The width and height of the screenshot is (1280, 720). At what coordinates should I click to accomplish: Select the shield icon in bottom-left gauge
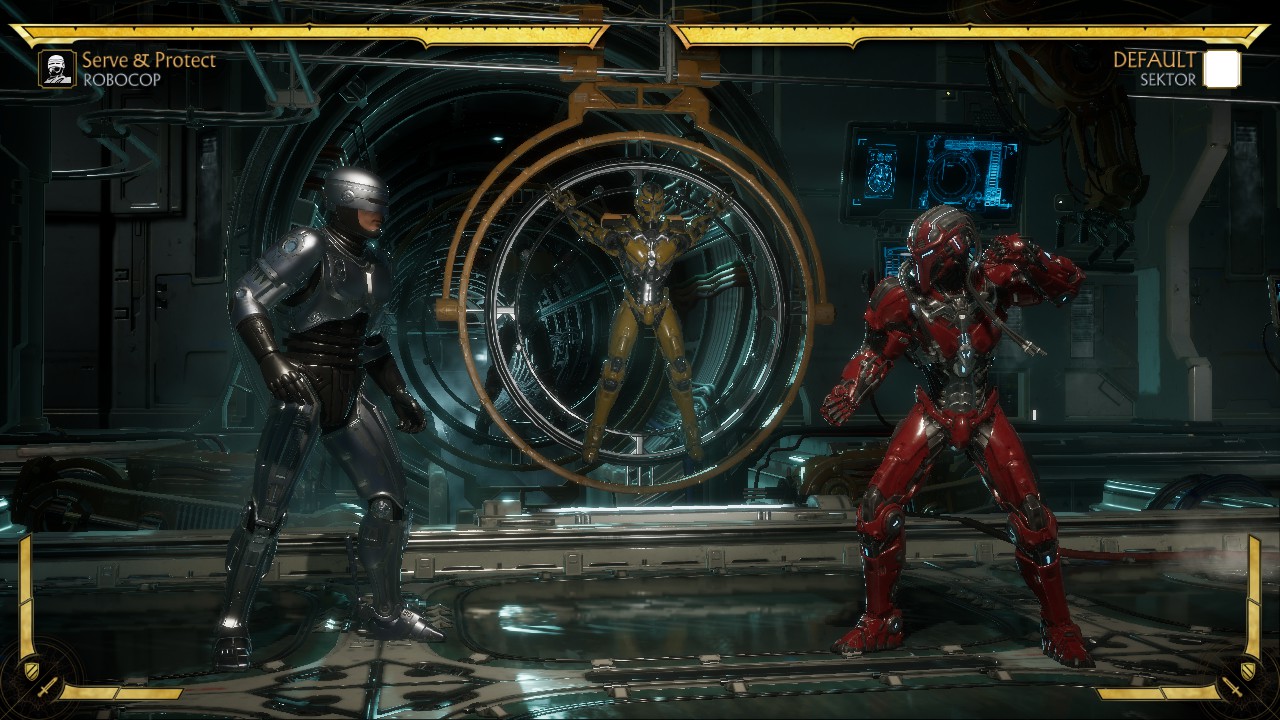31,669
